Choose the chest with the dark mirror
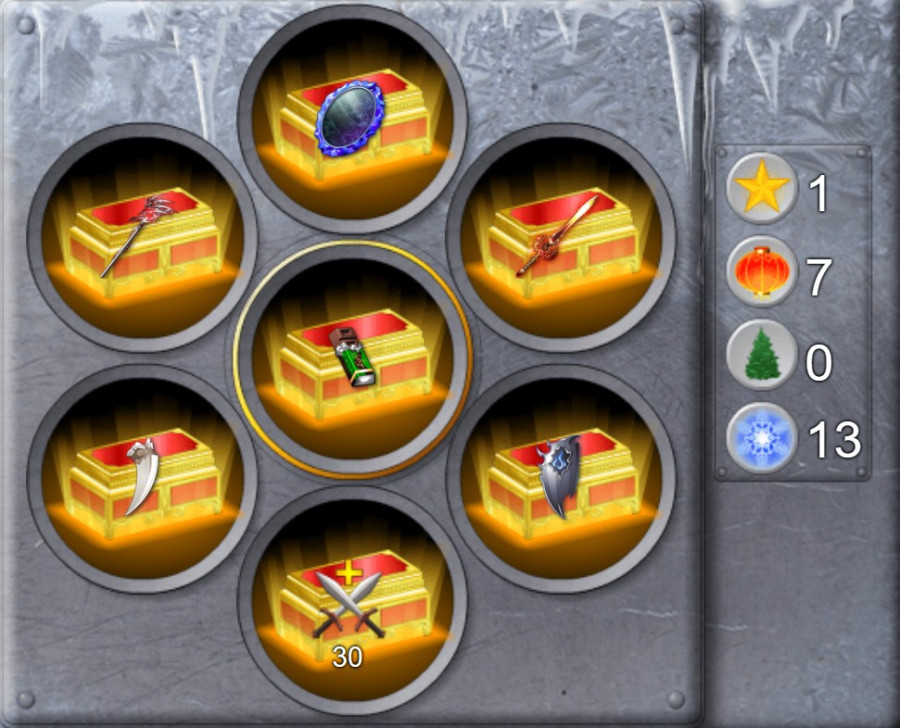Viewport: 900px width, 728px height. pyautogui.click(x=352, y=120)
